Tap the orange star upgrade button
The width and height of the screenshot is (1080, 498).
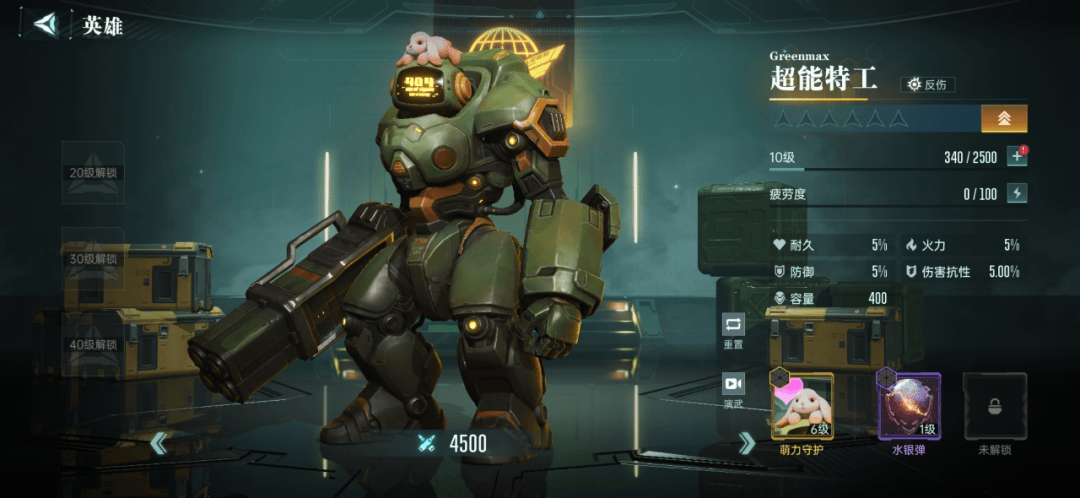coord(1004,119)
